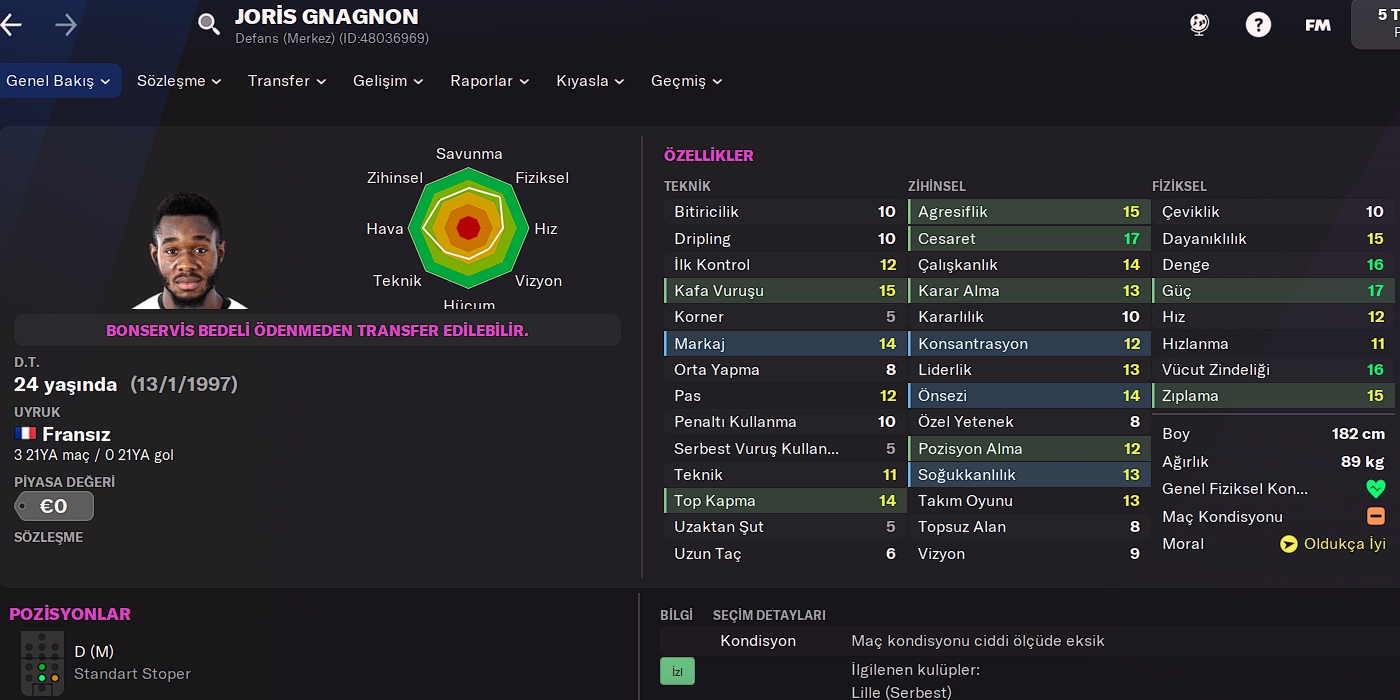Click the green İzl button
Viewport: 1400px width, 700px height.
[677, 671]
